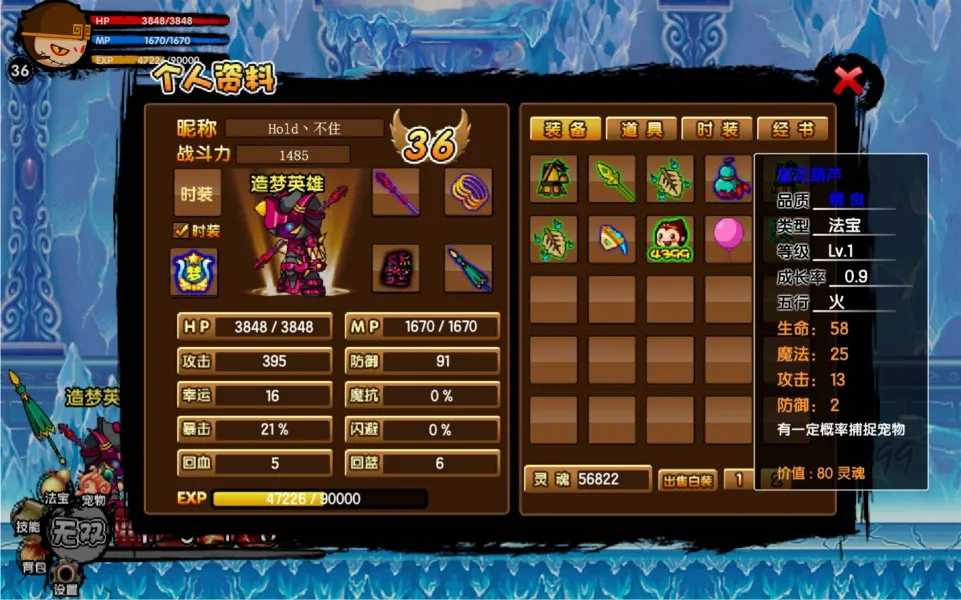This screenshot has height=600, width=961.
Task: Select the equipped purple spear weapon slot
Action: pos(395,192)
